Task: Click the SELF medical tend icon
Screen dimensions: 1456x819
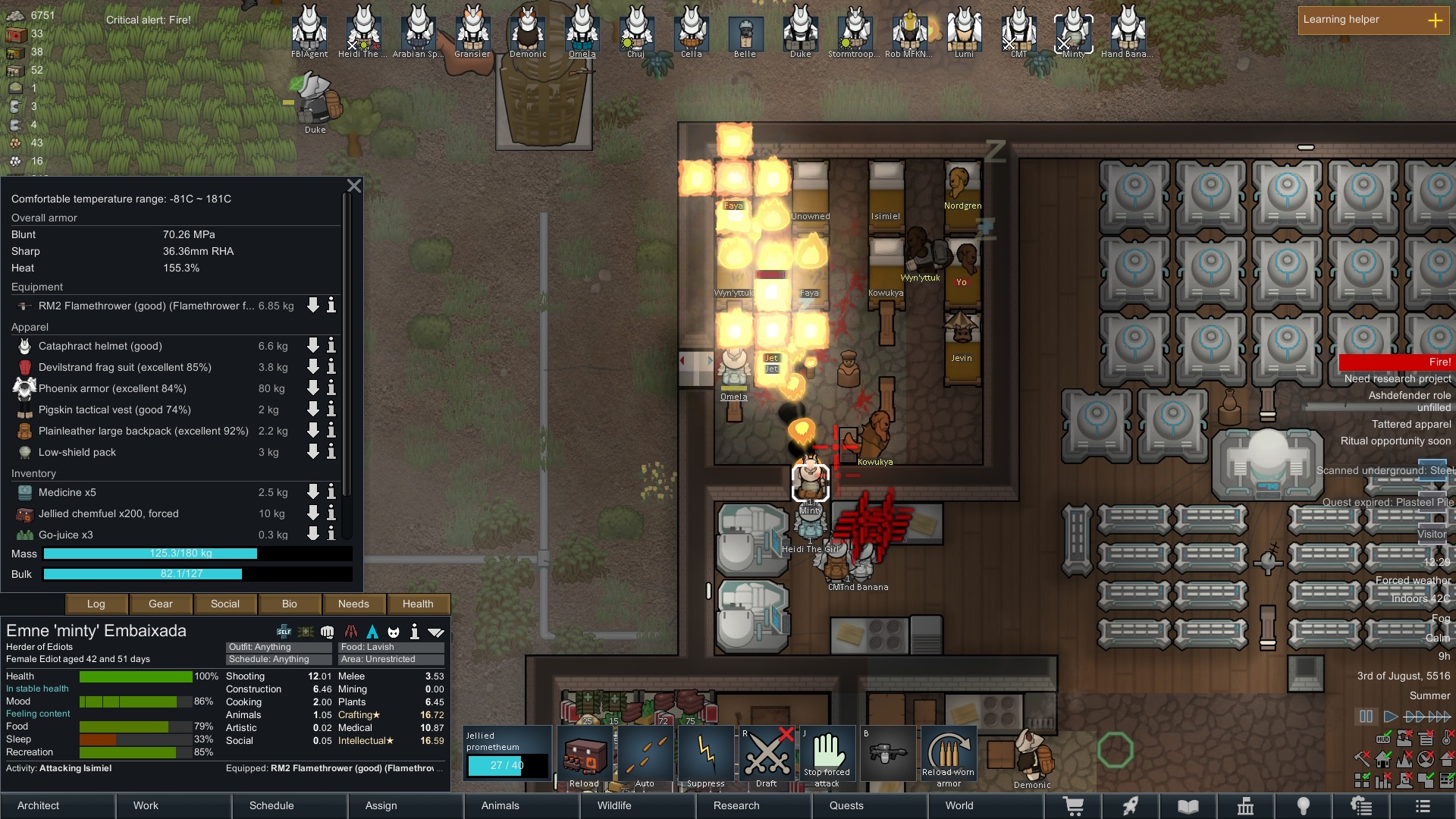Action: (284, 631)
